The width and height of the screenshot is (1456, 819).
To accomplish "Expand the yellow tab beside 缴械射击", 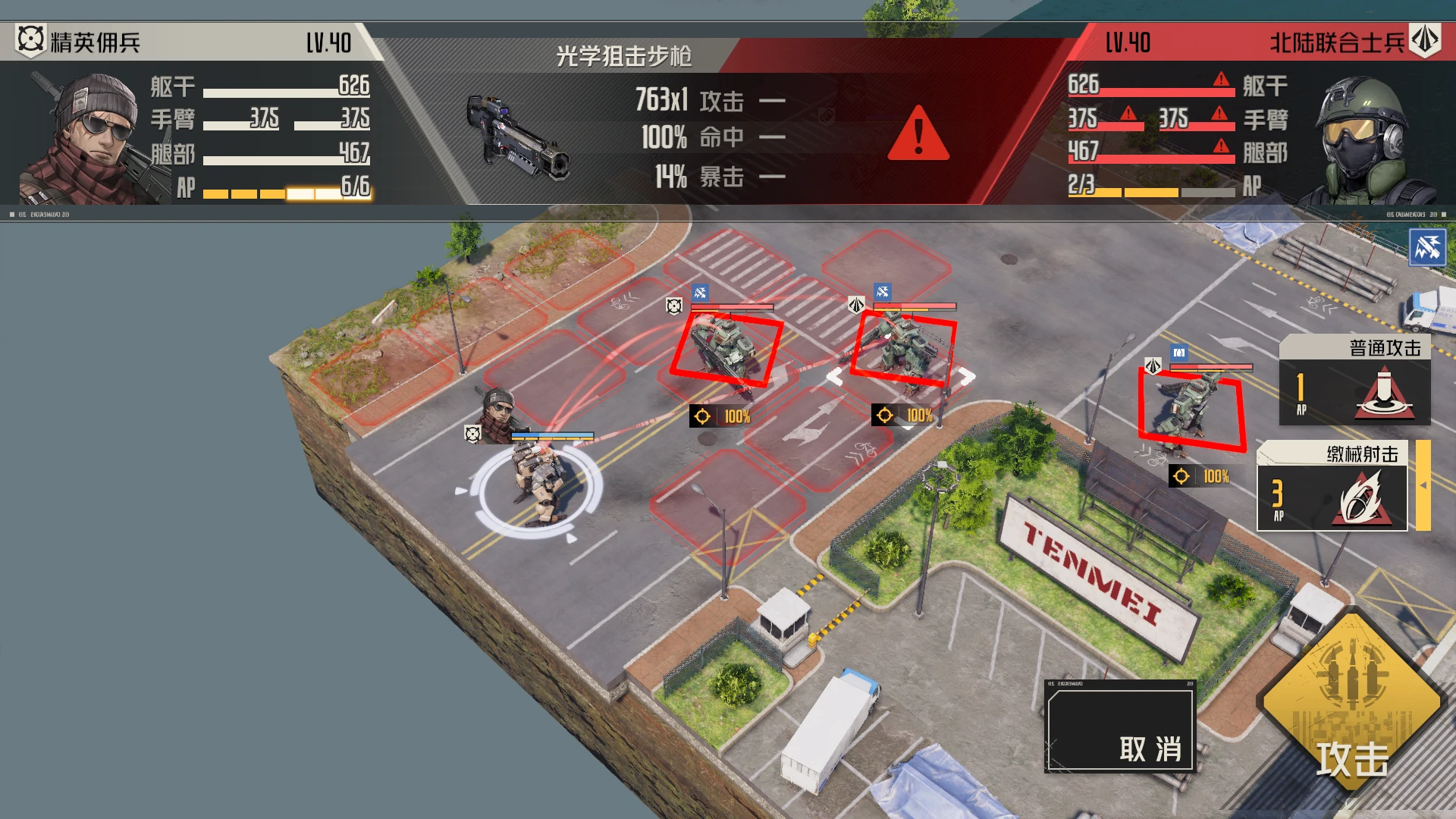I will tap(1423, 485).
